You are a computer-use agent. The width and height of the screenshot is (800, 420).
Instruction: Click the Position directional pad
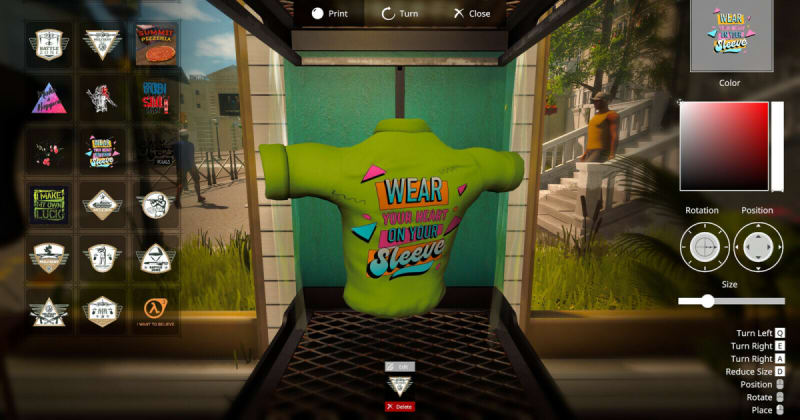pyautogui.click(x=759, y=246)
